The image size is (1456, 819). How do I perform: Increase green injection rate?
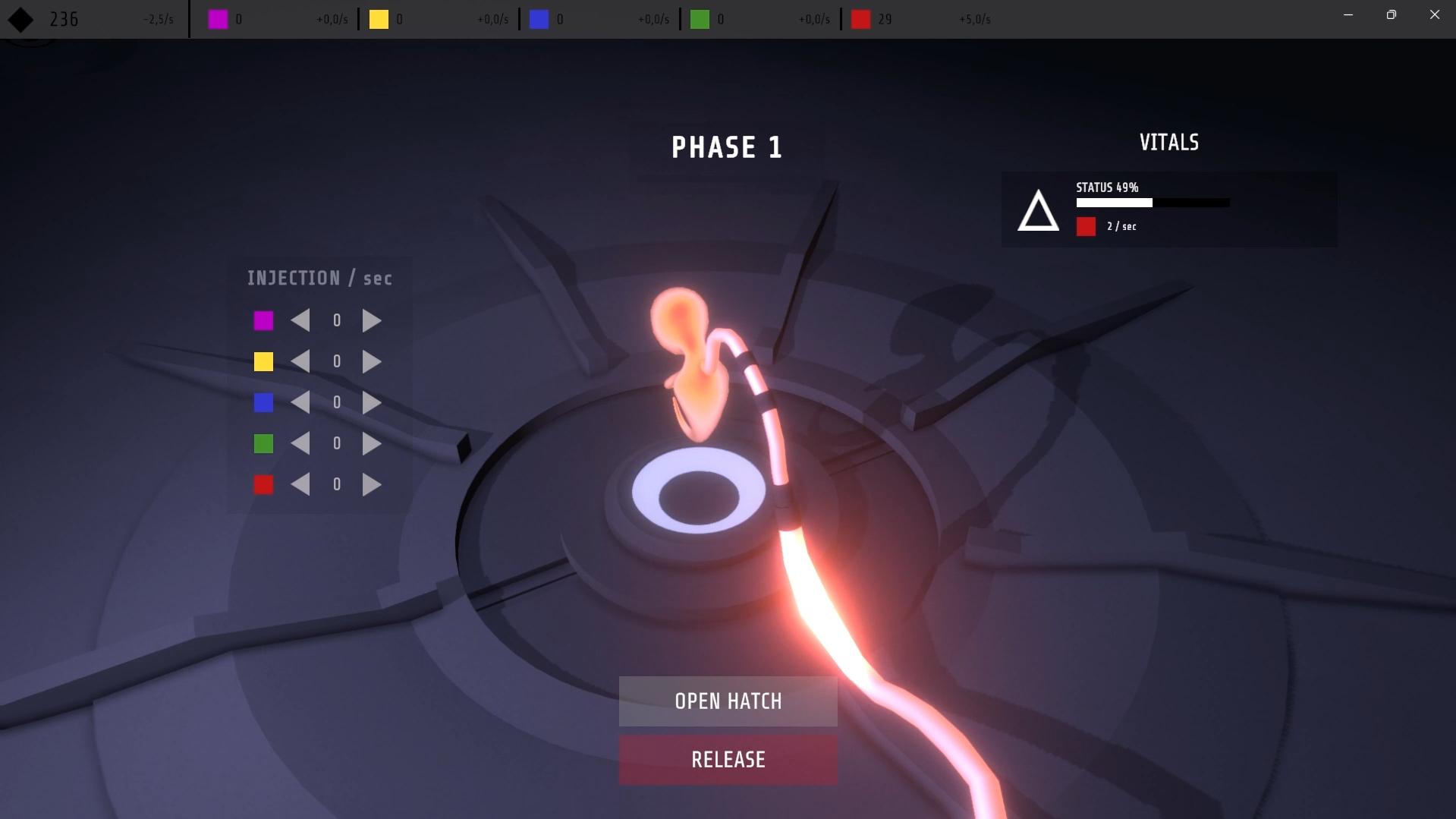tap(371, 444)
